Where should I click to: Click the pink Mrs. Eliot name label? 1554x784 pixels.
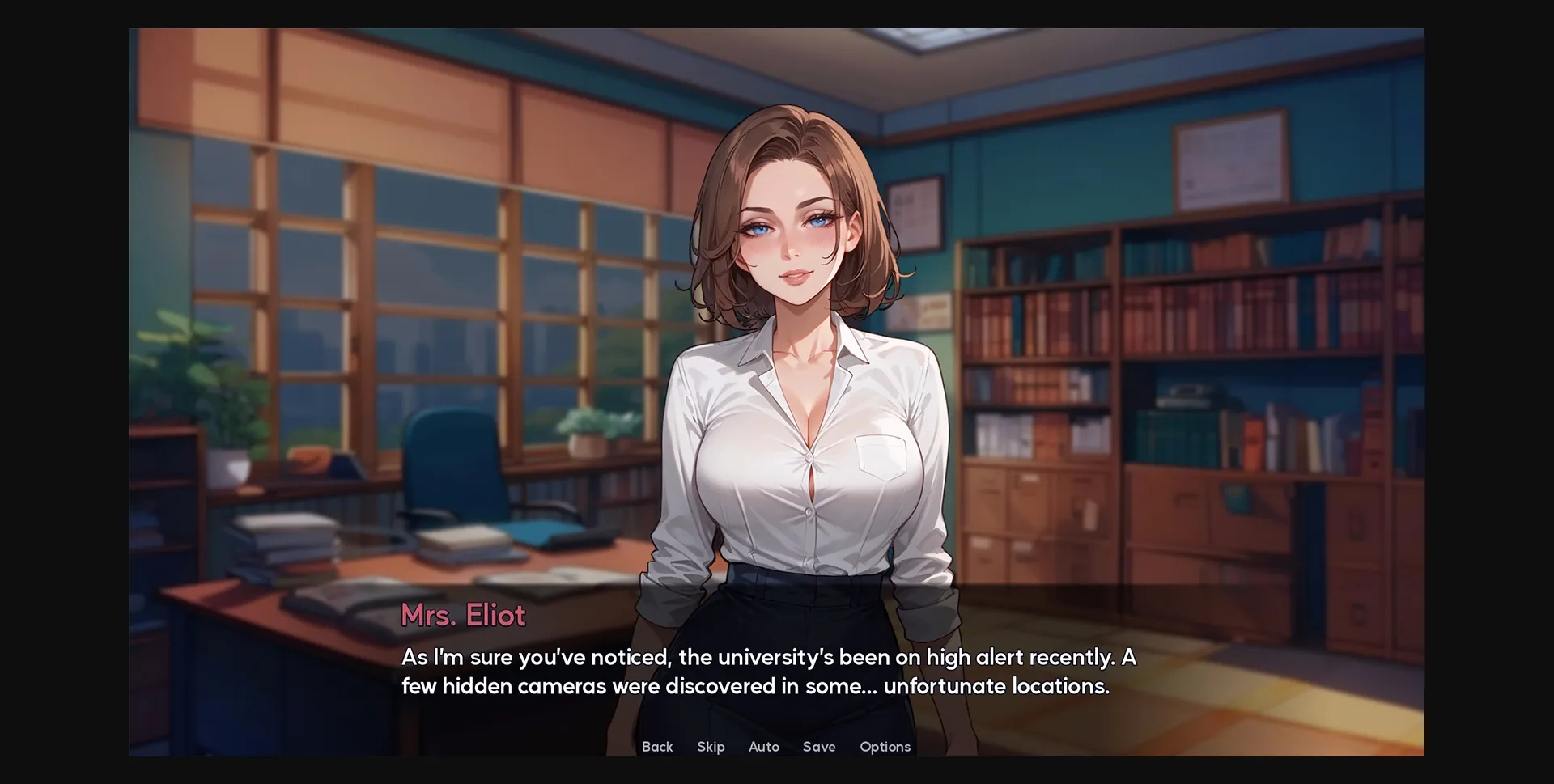click(x=463, y=615)
